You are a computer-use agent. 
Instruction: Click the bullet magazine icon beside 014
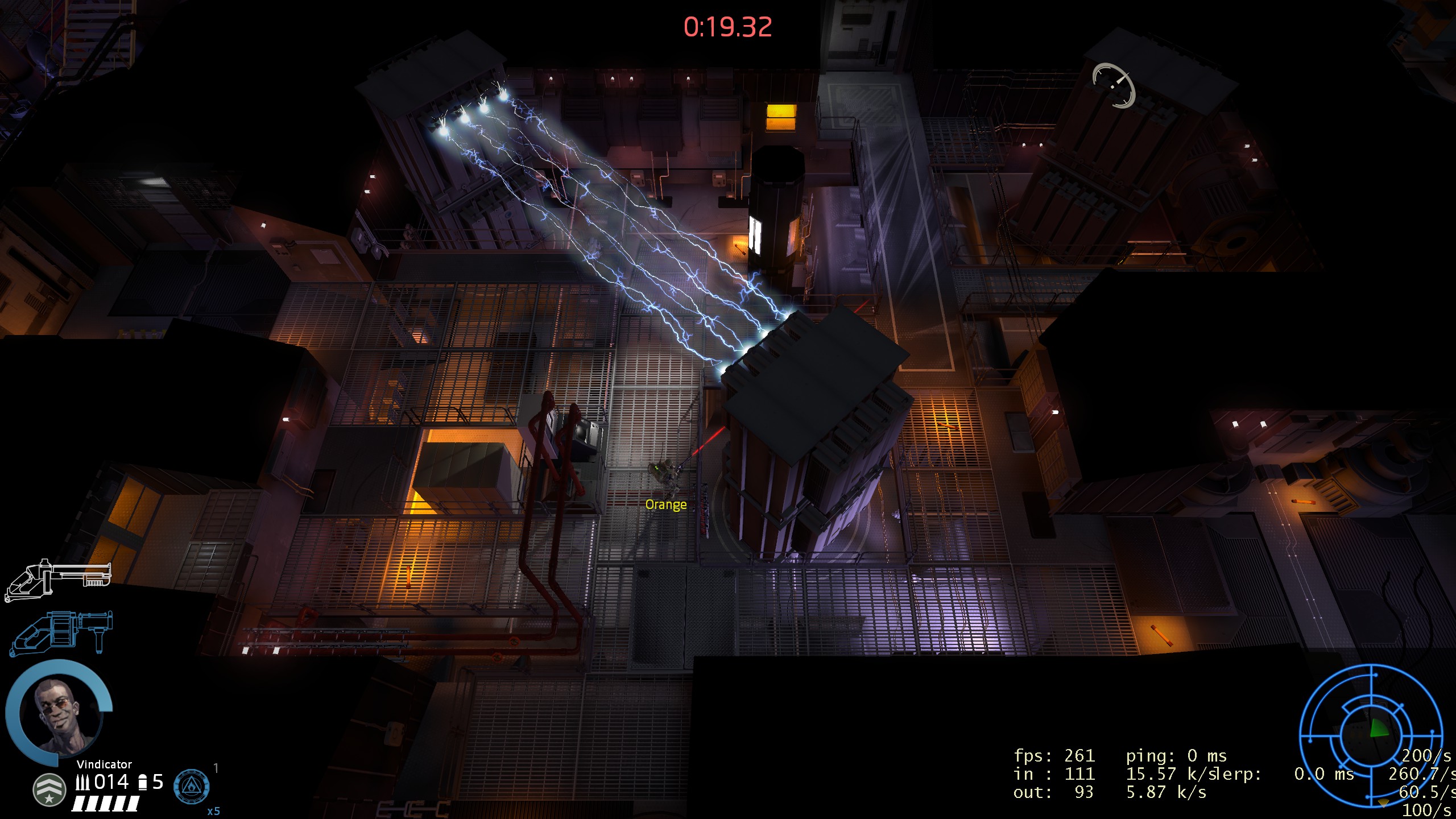[84, 781]
